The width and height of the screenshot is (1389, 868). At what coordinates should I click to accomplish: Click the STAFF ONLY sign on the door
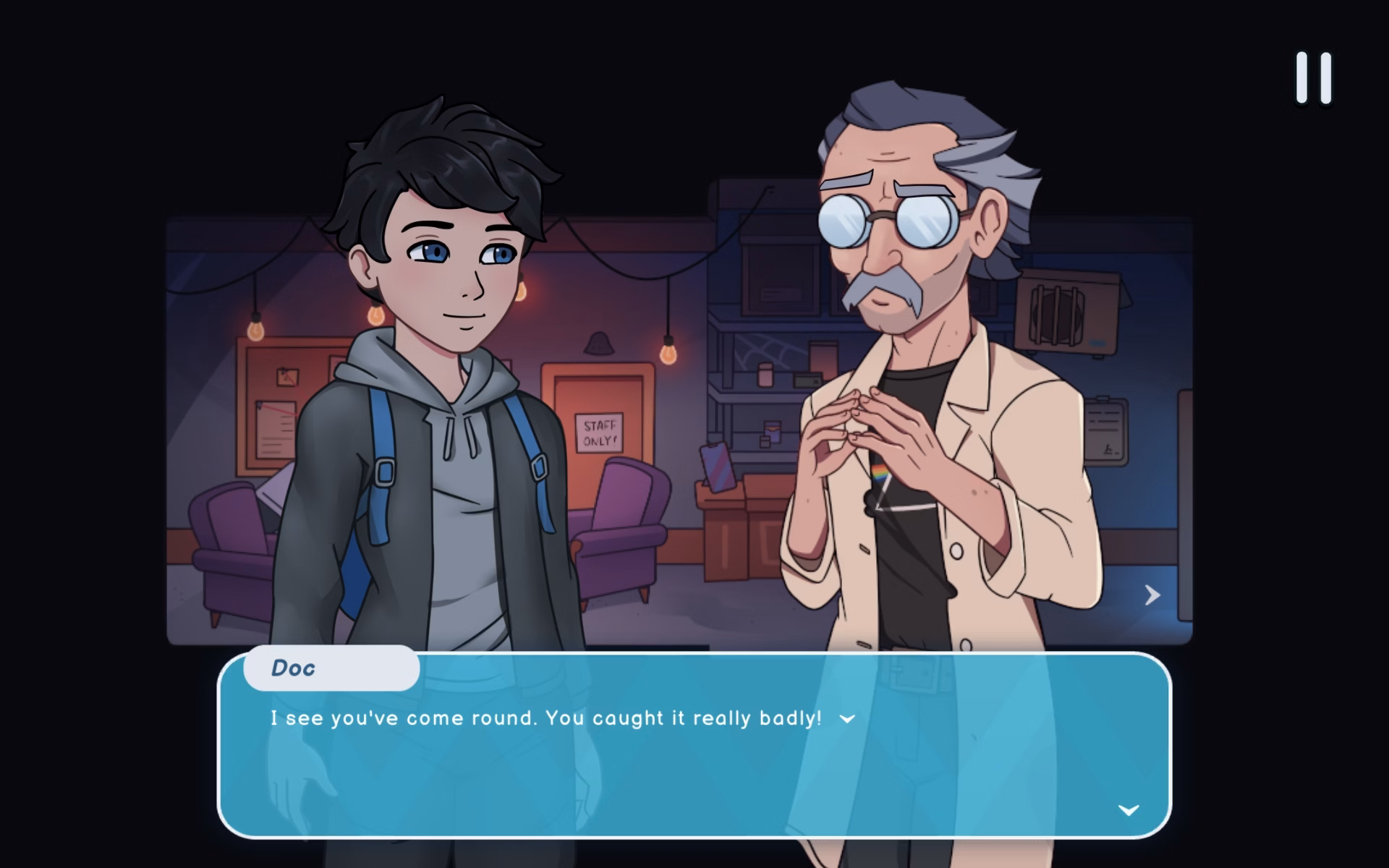[x=598, y=432]
